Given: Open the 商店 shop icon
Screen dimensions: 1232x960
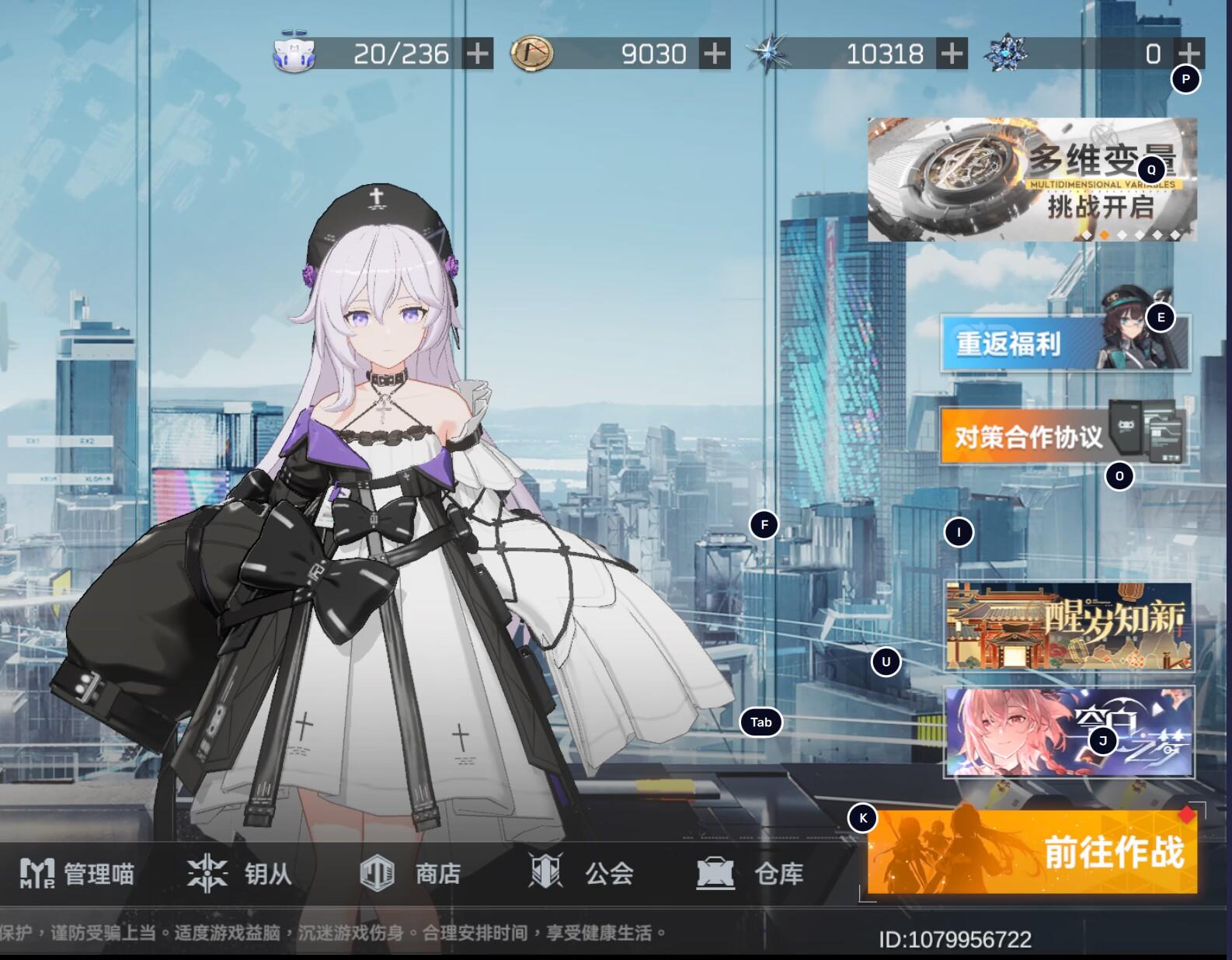Looking at the screenshot, I should pyautogui.click(x=378, y=872).
